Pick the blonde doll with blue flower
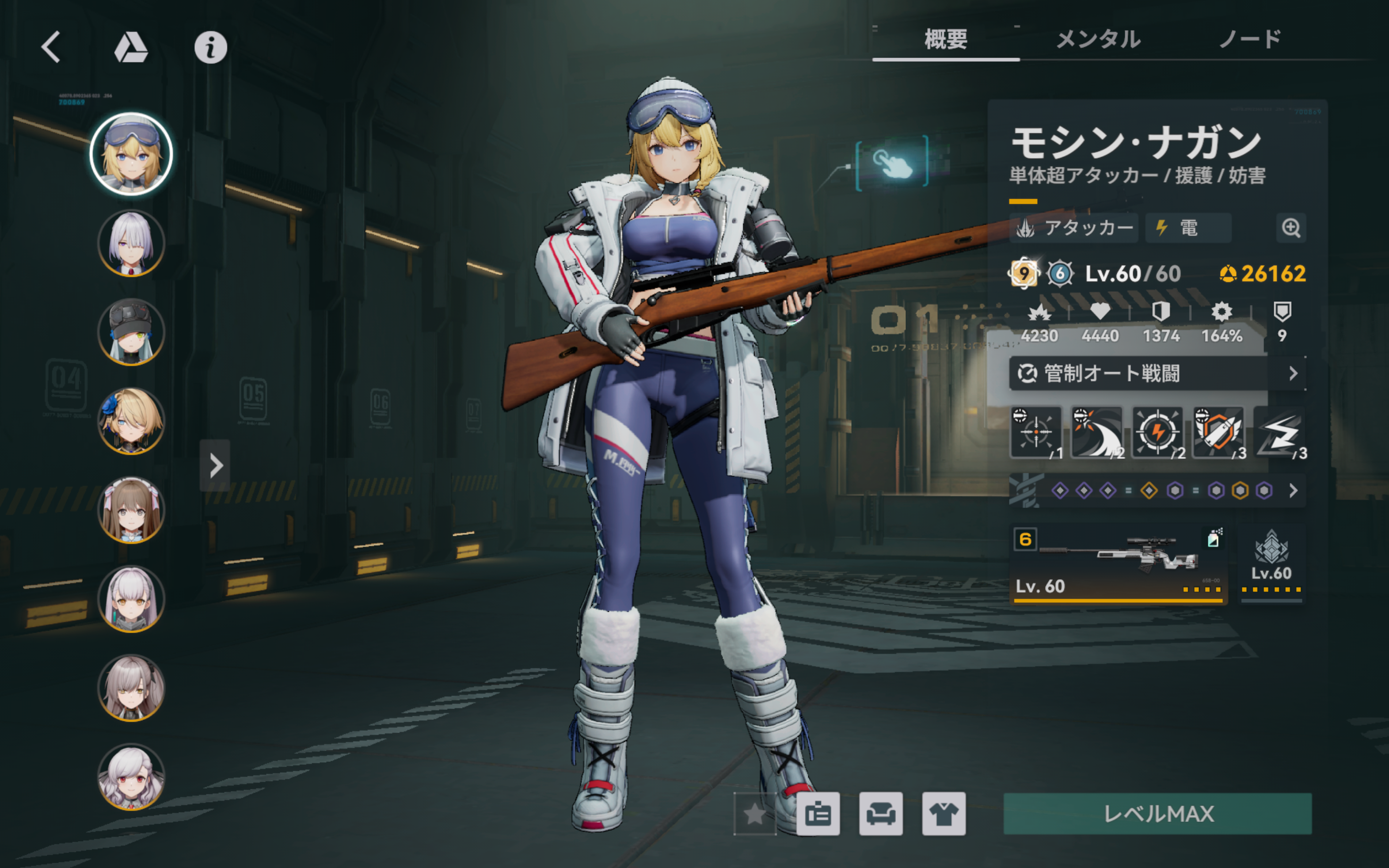 [132, 421]
